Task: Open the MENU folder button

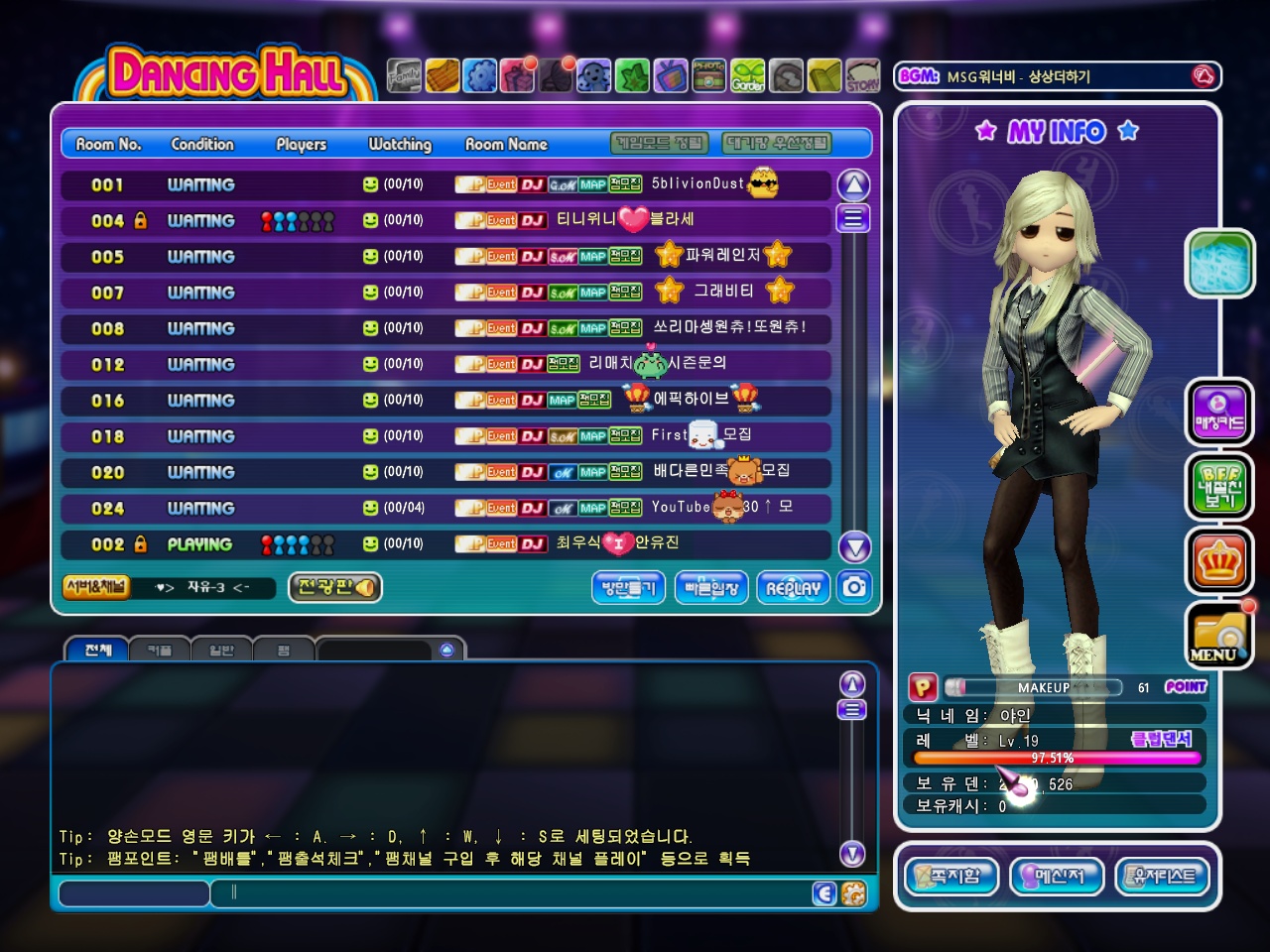Action: pyautogui.click(x=1218, y=636)
